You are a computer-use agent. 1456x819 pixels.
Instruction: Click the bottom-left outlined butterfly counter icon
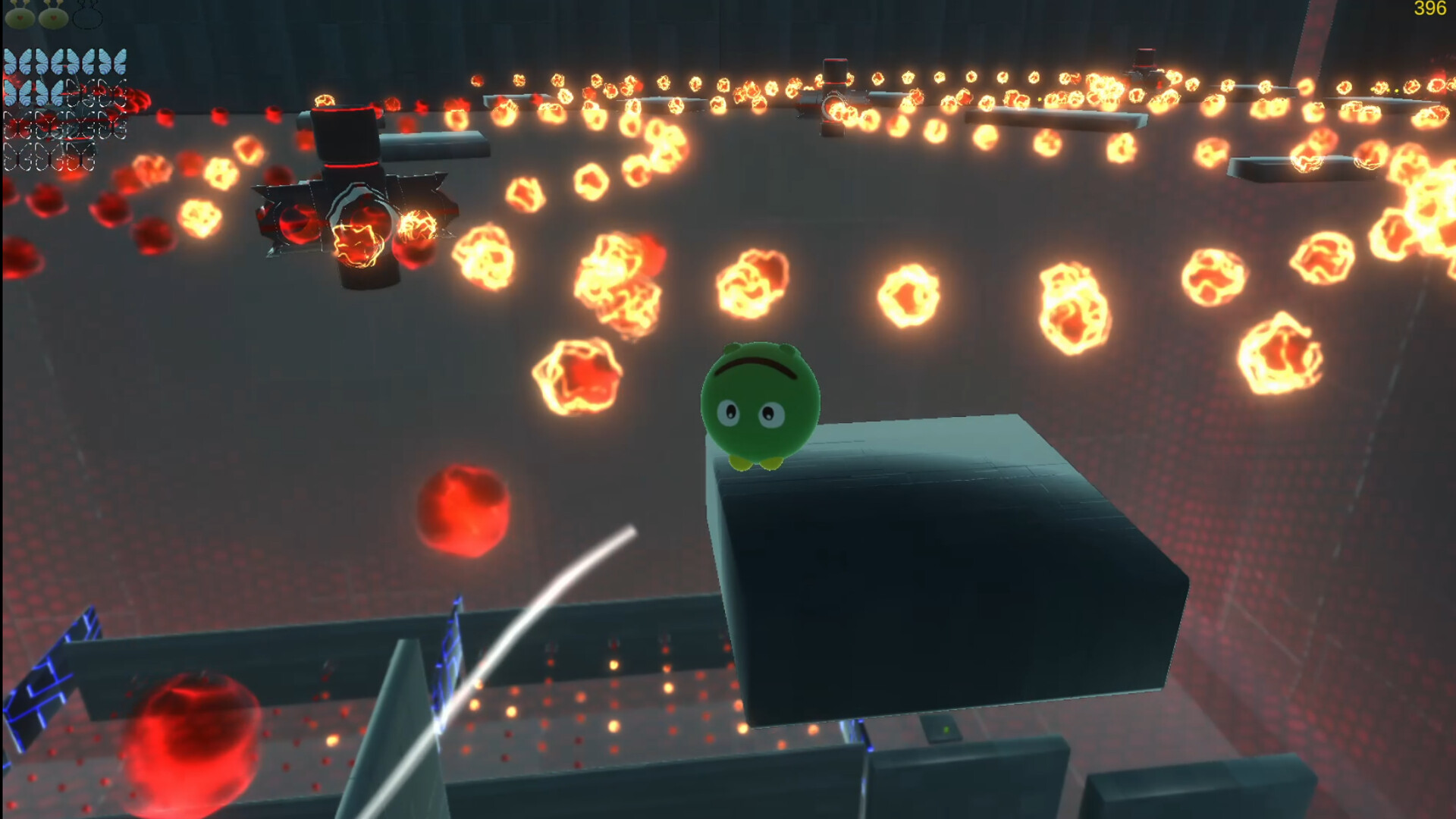[x=17, y=155]
